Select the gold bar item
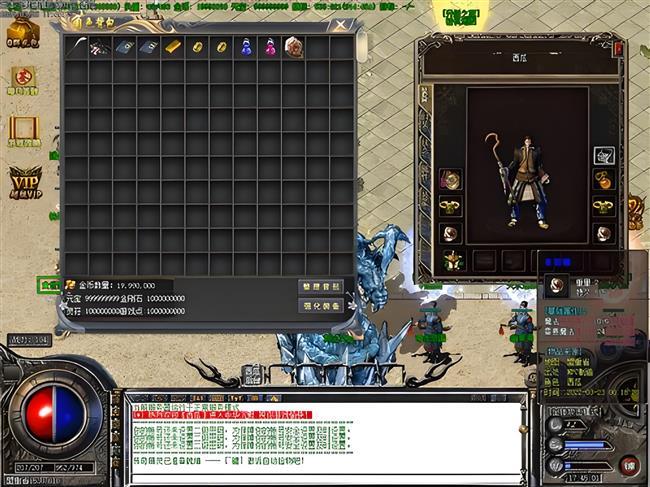The image size is (650, 487). coord(173,47)
